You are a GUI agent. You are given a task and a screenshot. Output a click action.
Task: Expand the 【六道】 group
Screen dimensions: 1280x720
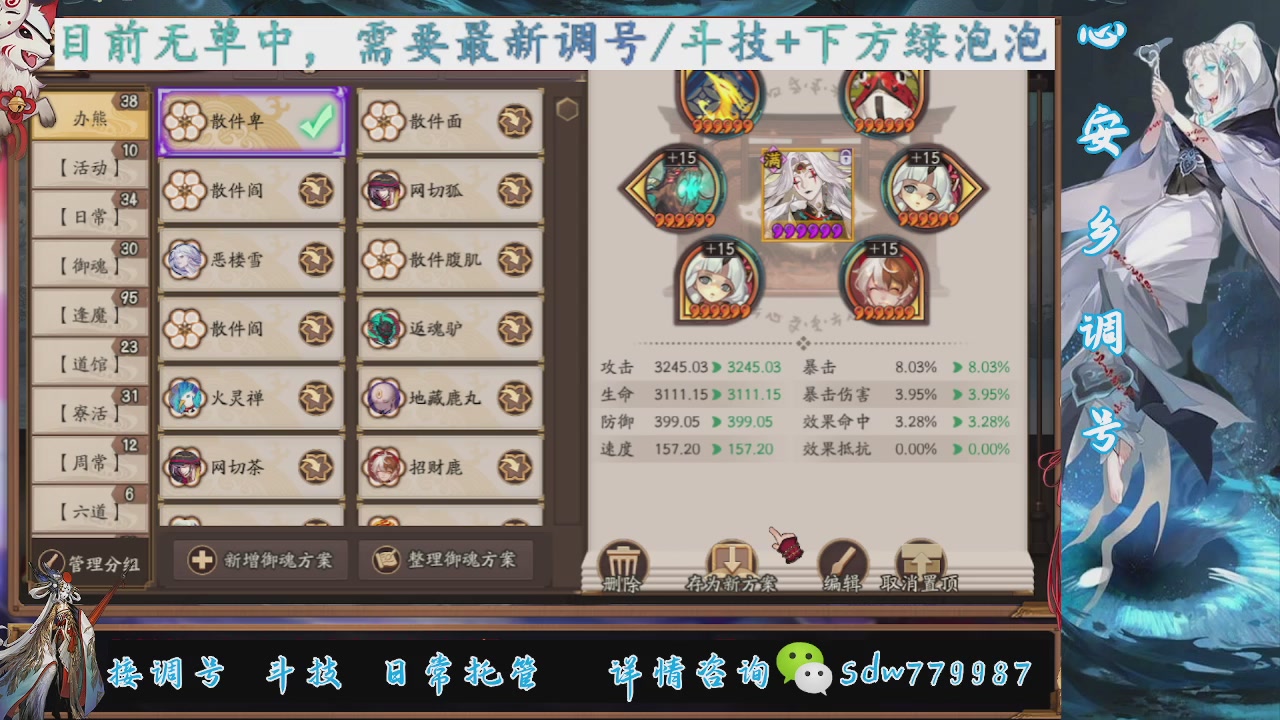(x=90, y=510)
